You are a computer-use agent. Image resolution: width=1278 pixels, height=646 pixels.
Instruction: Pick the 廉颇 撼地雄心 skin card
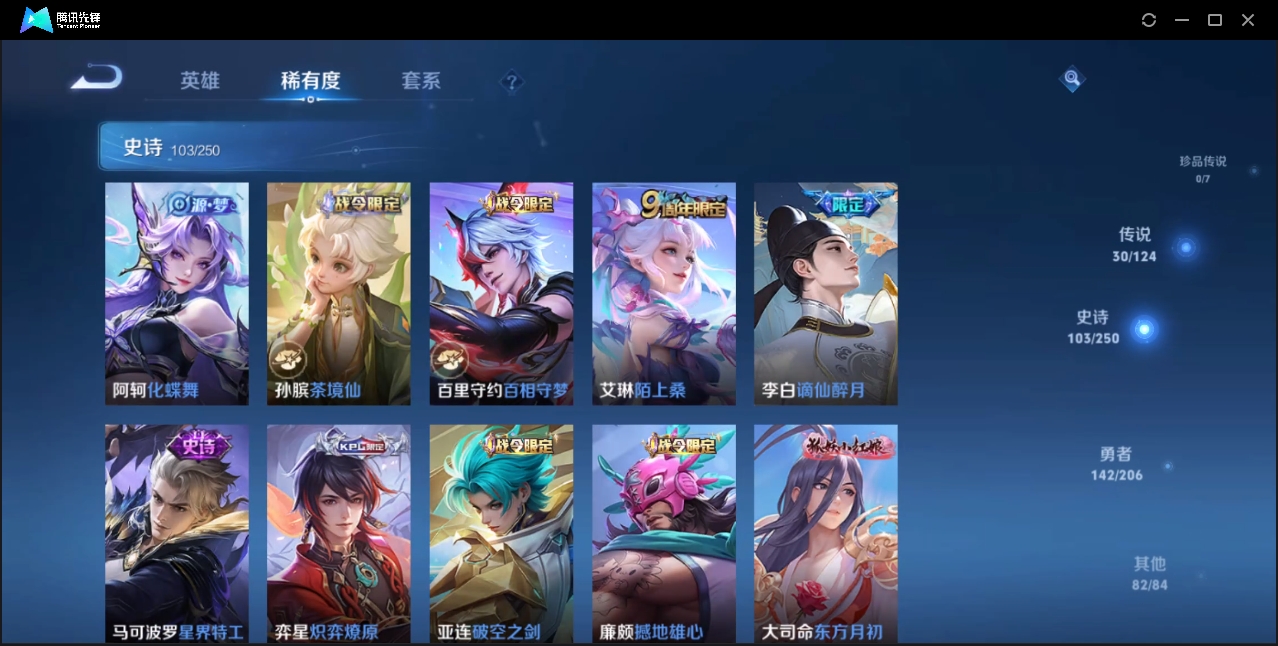[664, 533]
